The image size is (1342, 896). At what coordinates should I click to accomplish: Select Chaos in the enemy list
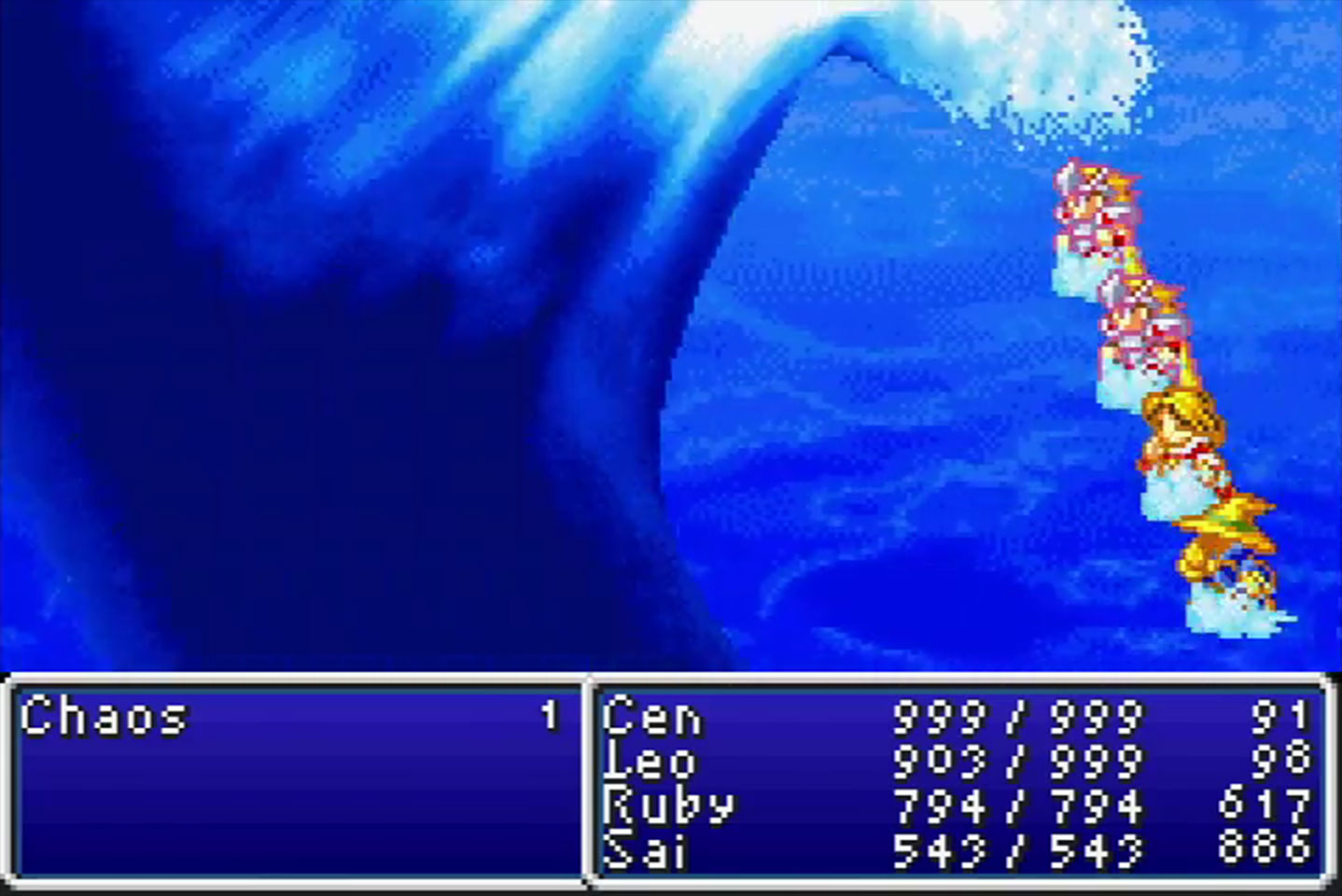point(104,718)
